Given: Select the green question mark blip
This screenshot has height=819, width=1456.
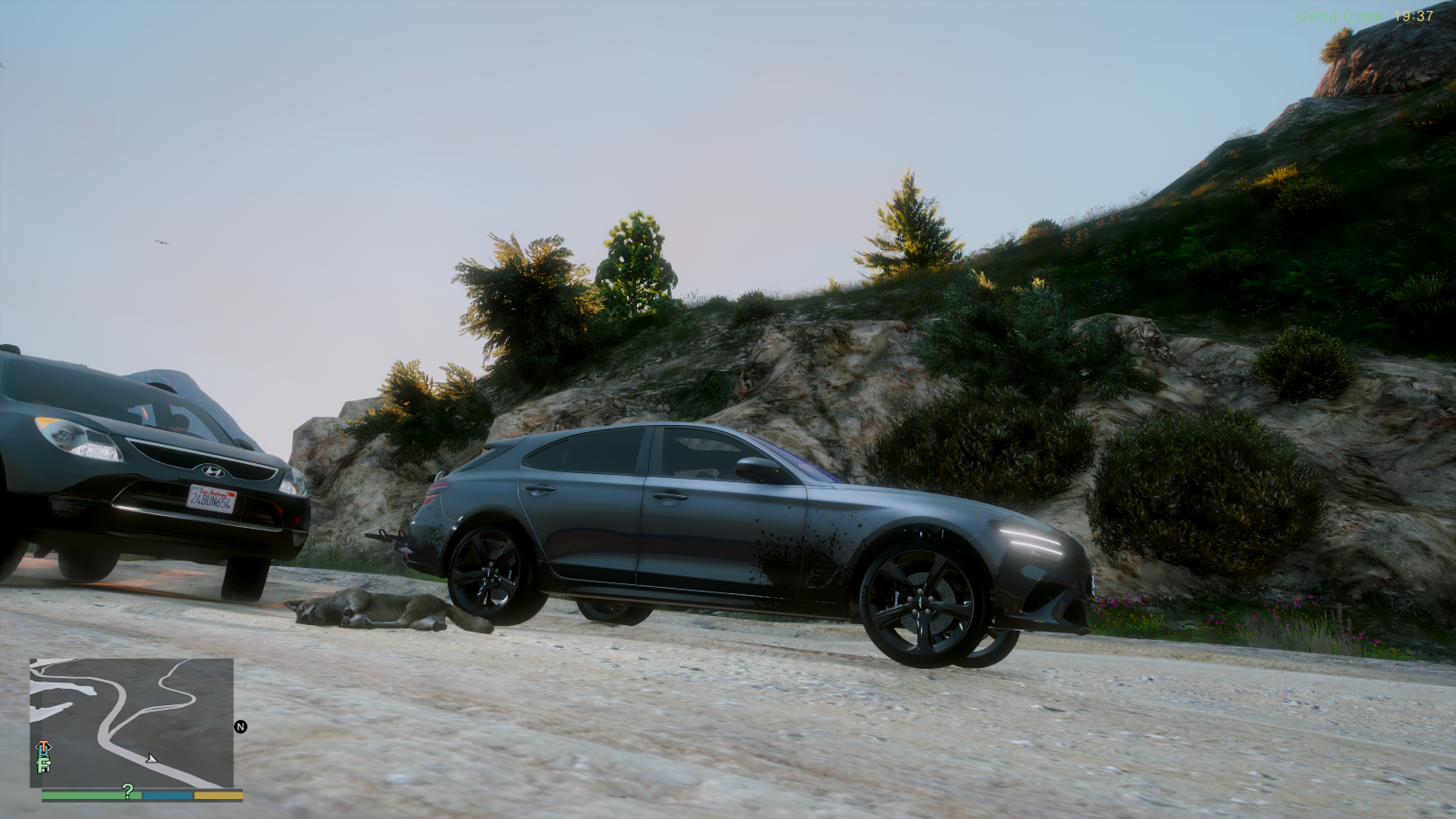Looking at the screenshot, I should (127, 791).
